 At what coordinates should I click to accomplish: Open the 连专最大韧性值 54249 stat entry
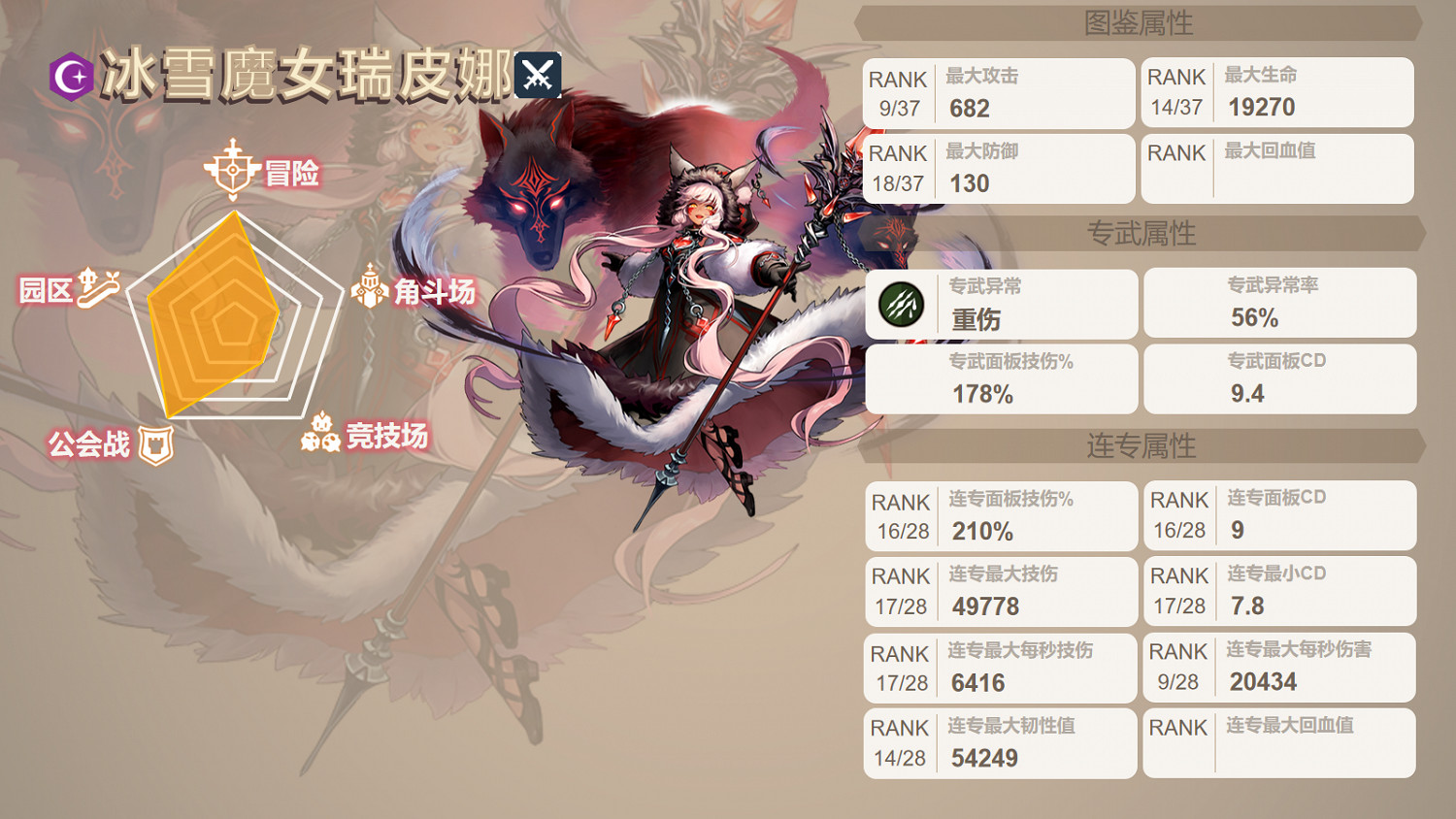tap(1000, 743)
